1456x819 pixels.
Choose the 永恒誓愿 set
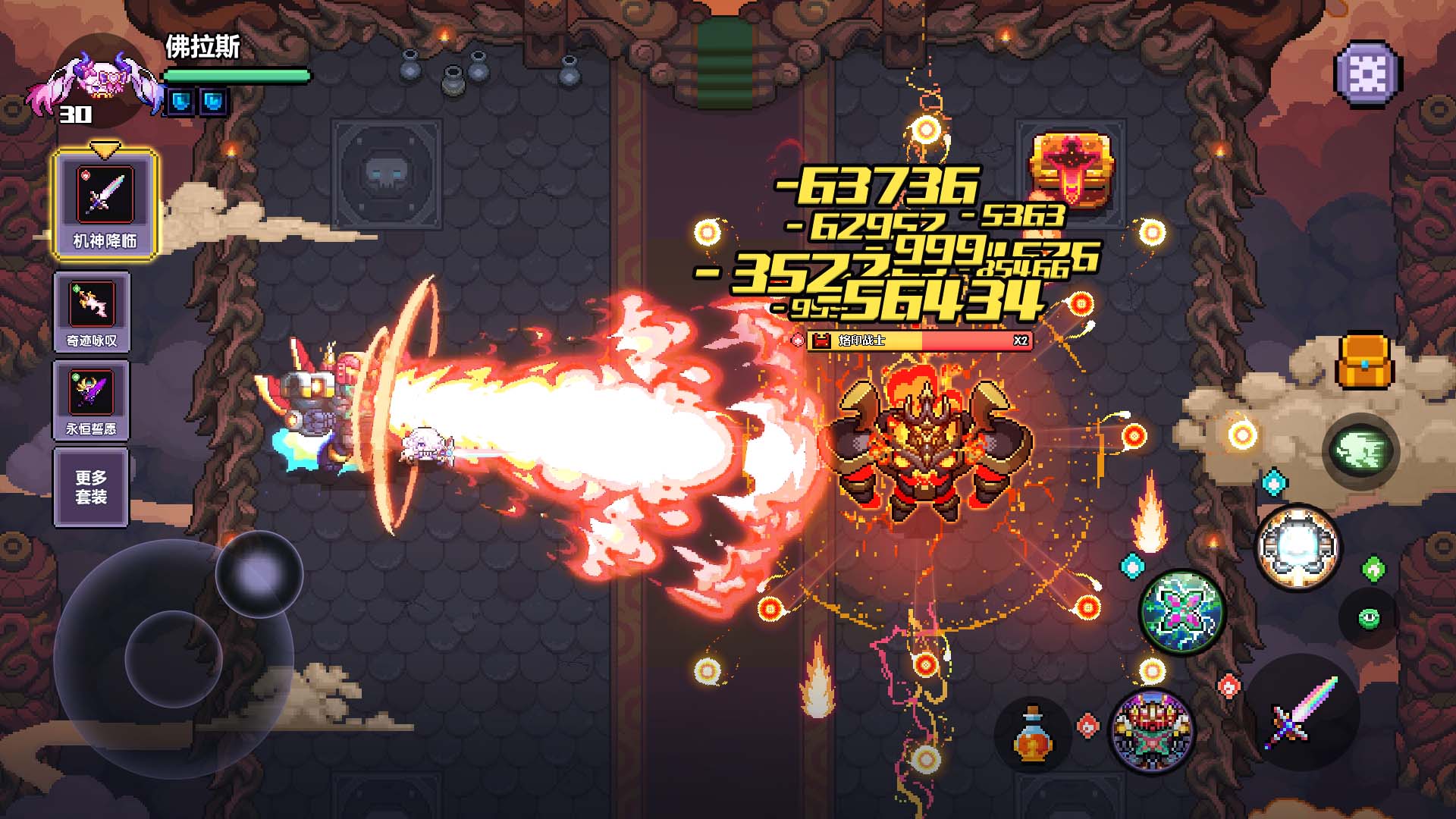(x=92, y=400)
